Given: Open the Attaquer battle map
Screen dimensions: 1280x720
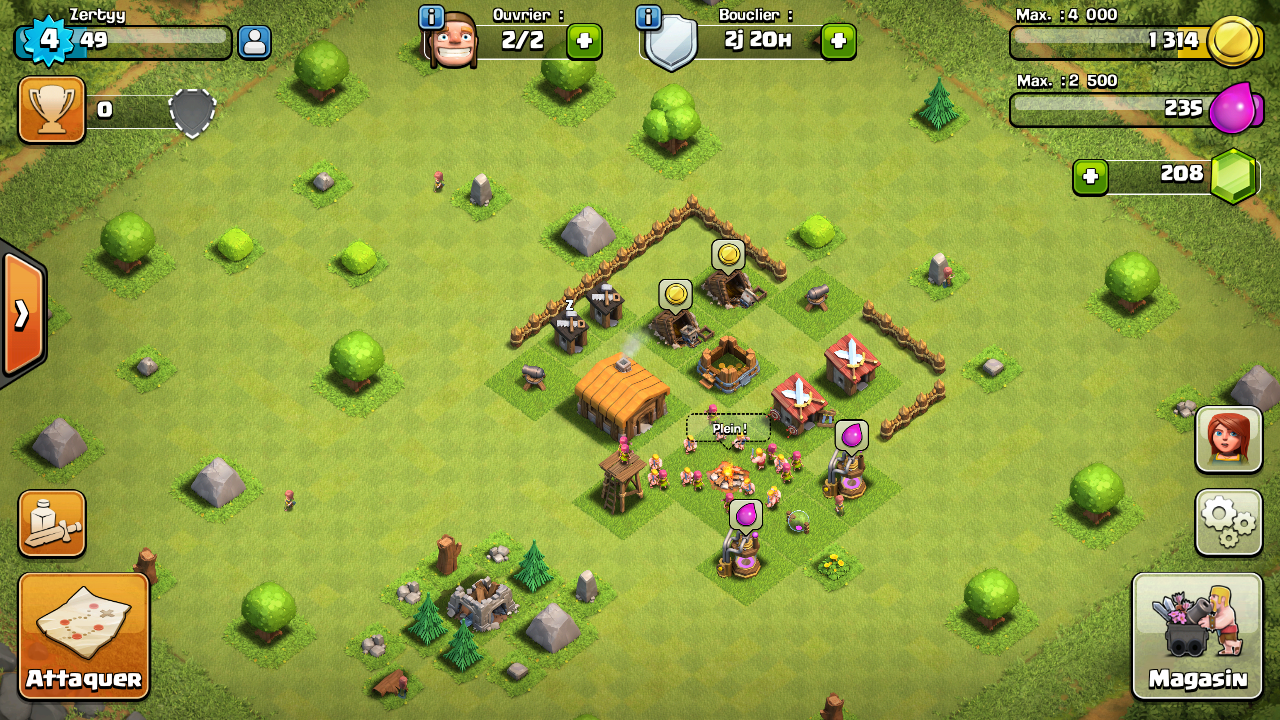Looking at the screenshot, I should 84,636.
